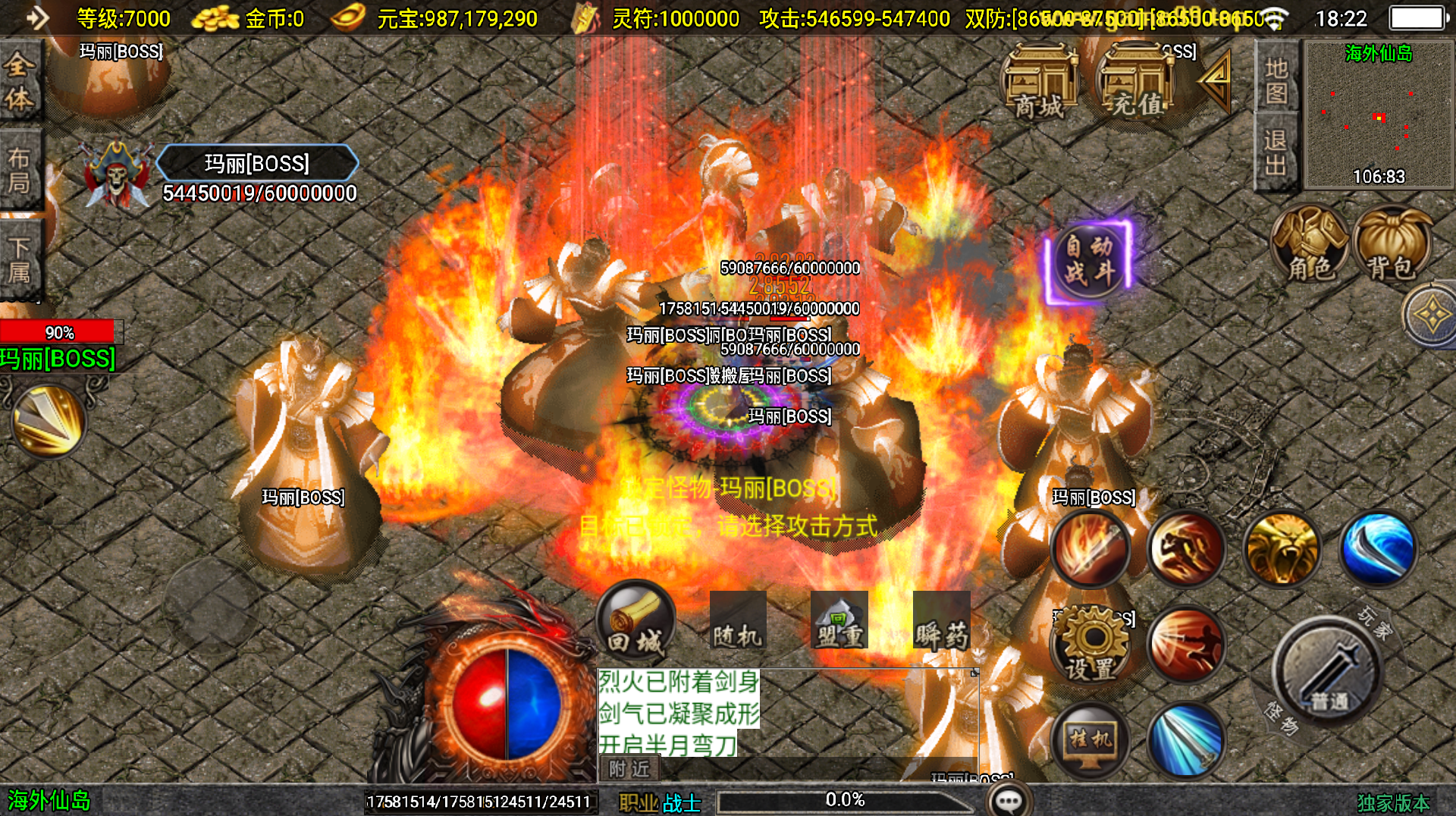Toggle 自动战斗 auto battle
This screenshot has height=816, width=1456.
pos(1089,260)
